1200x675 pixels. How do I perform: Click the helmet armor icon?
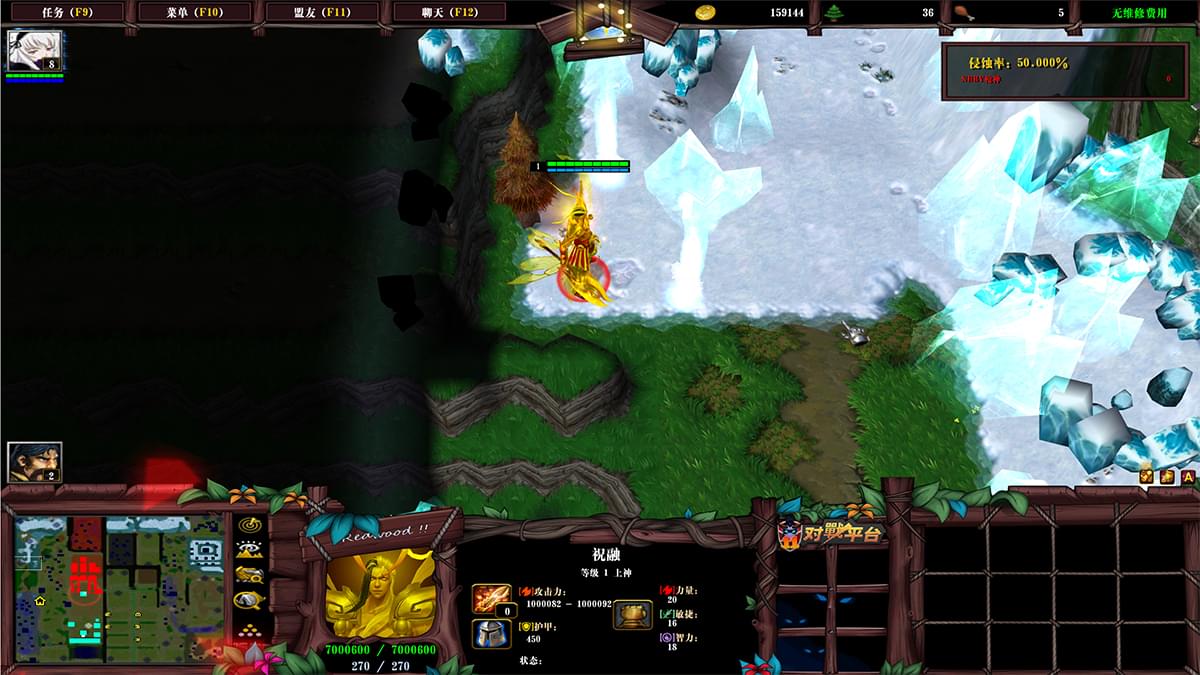(x=491, y=633)
